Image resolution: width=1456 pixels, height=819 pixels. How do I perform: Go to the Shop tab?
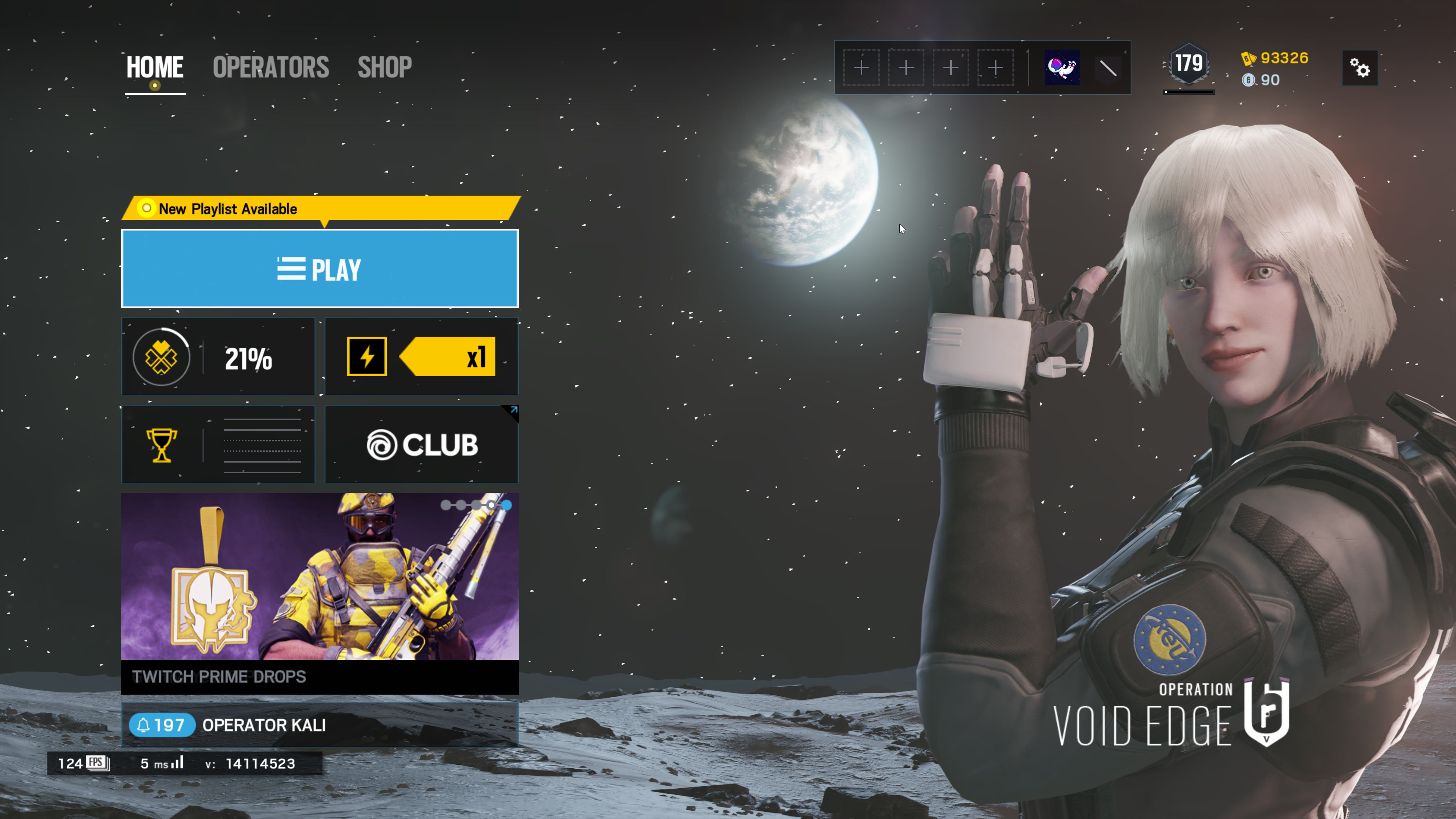(384, 67)
